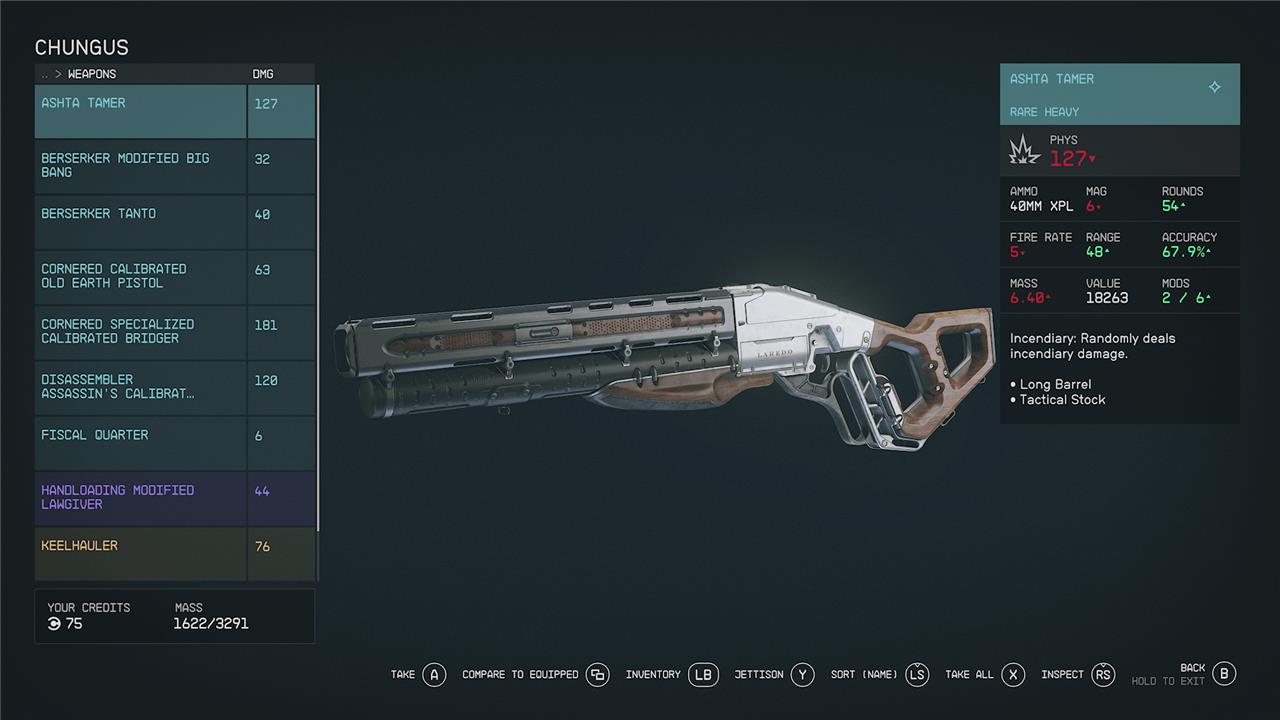Exit the menu with Back
Image resolution: width=1280 pixels, height=720 pixels.
(1224, 674)
